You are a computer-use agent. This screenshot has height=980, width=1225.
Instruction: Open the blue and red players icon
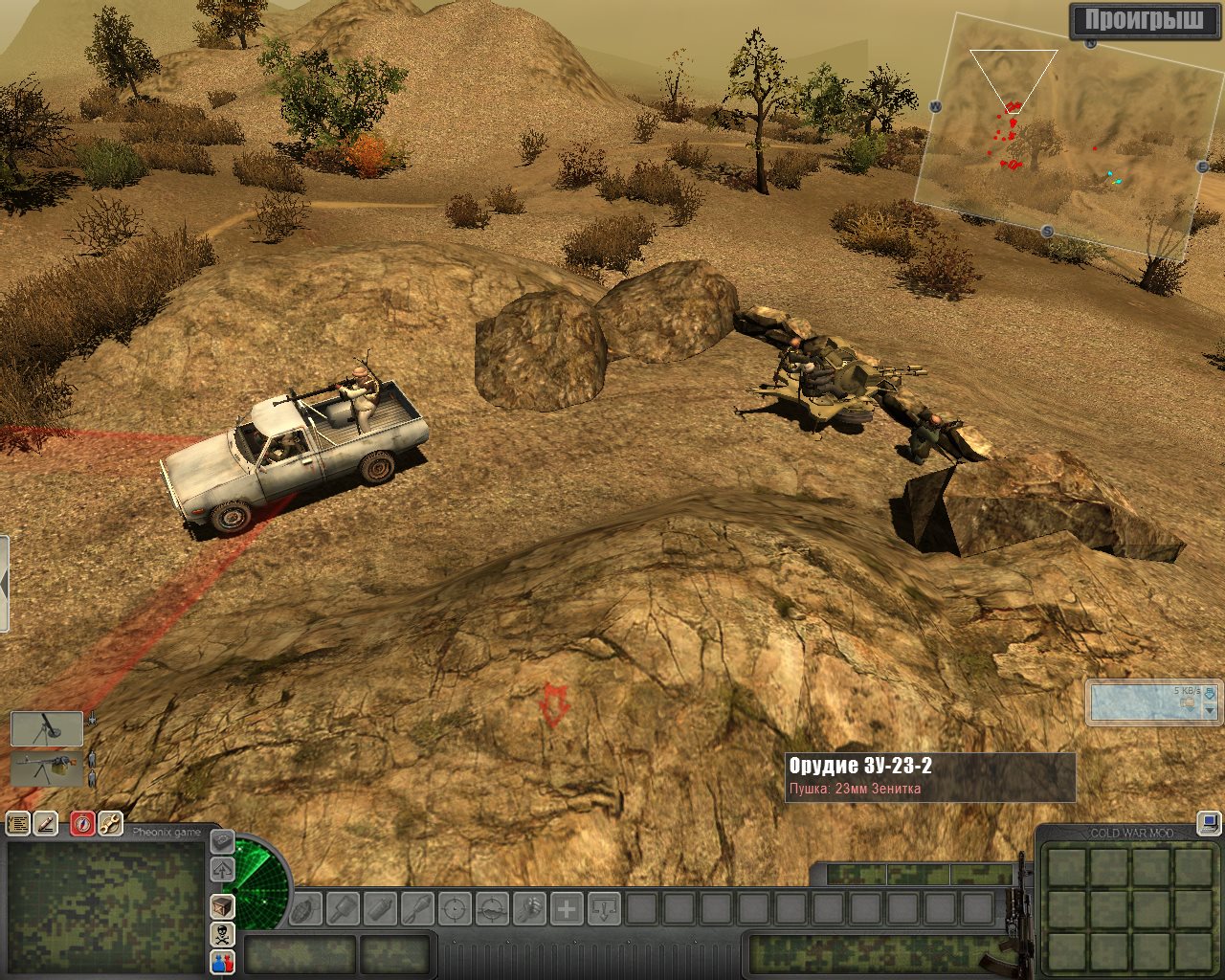click(222, 962)
